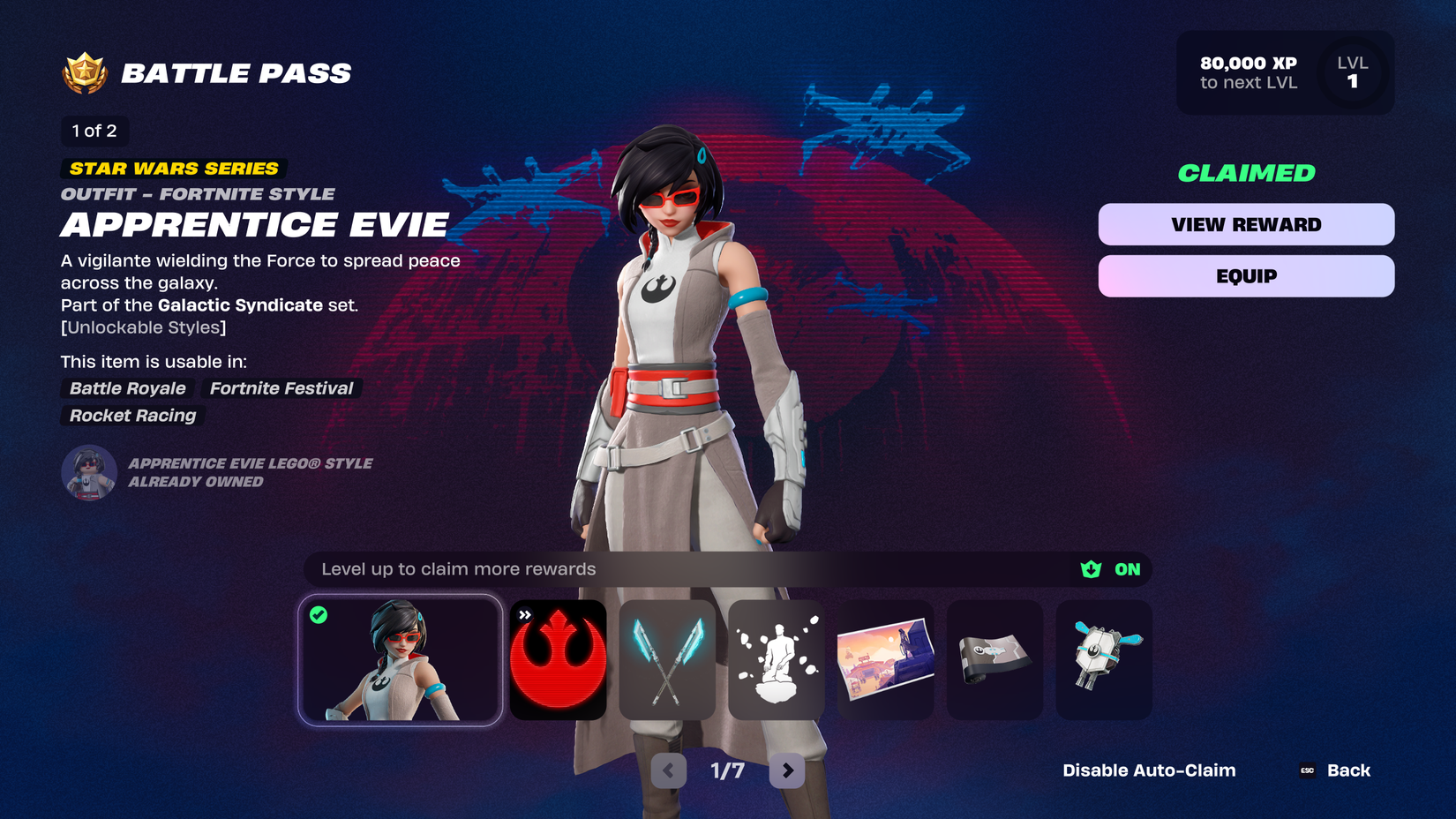The width and height of the screenshot is (1456, 819).
Task: Click the VIEW REWARD button
Action: click(1245, 224)
